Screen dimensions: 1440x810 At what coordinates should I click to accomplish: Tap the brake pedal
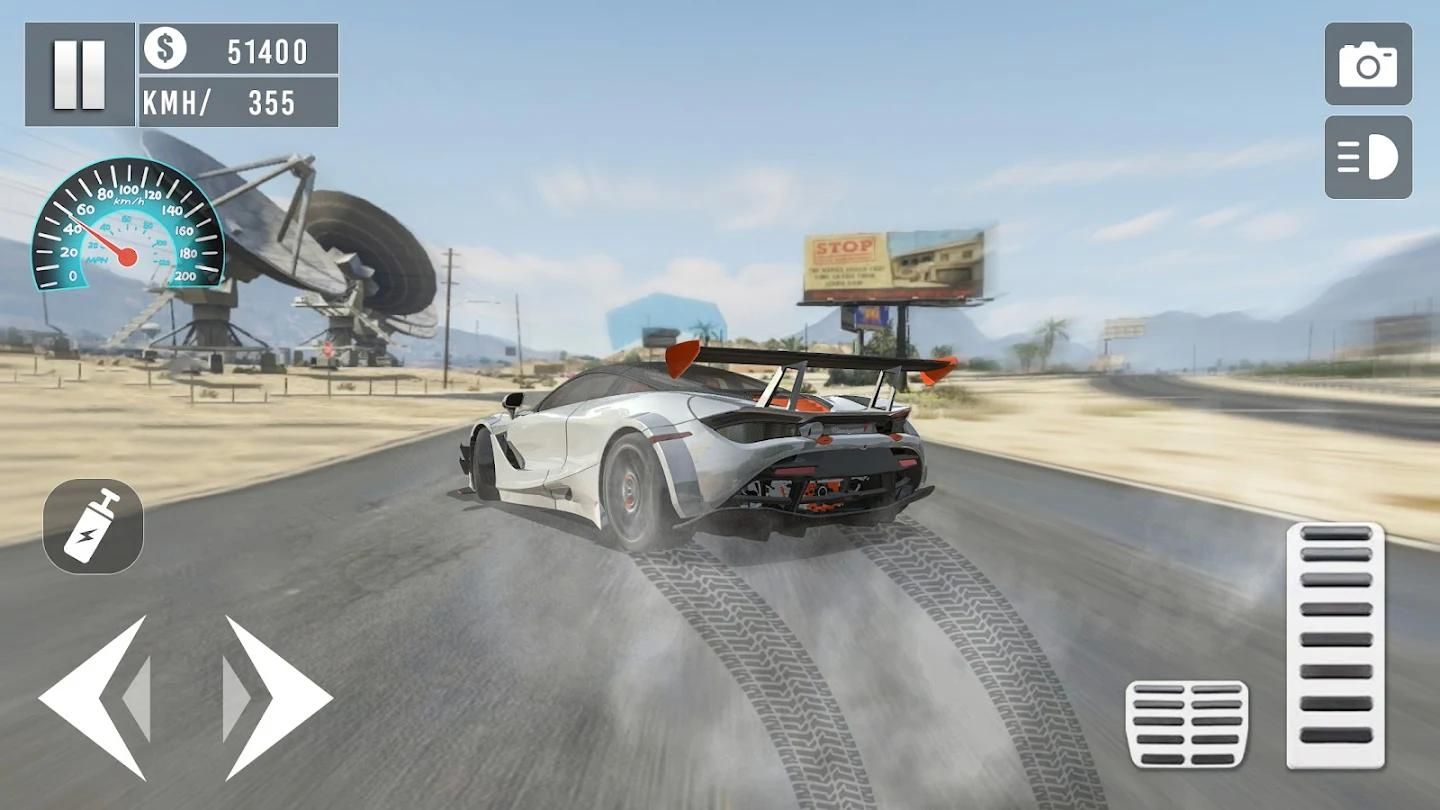coord(1187,724)
